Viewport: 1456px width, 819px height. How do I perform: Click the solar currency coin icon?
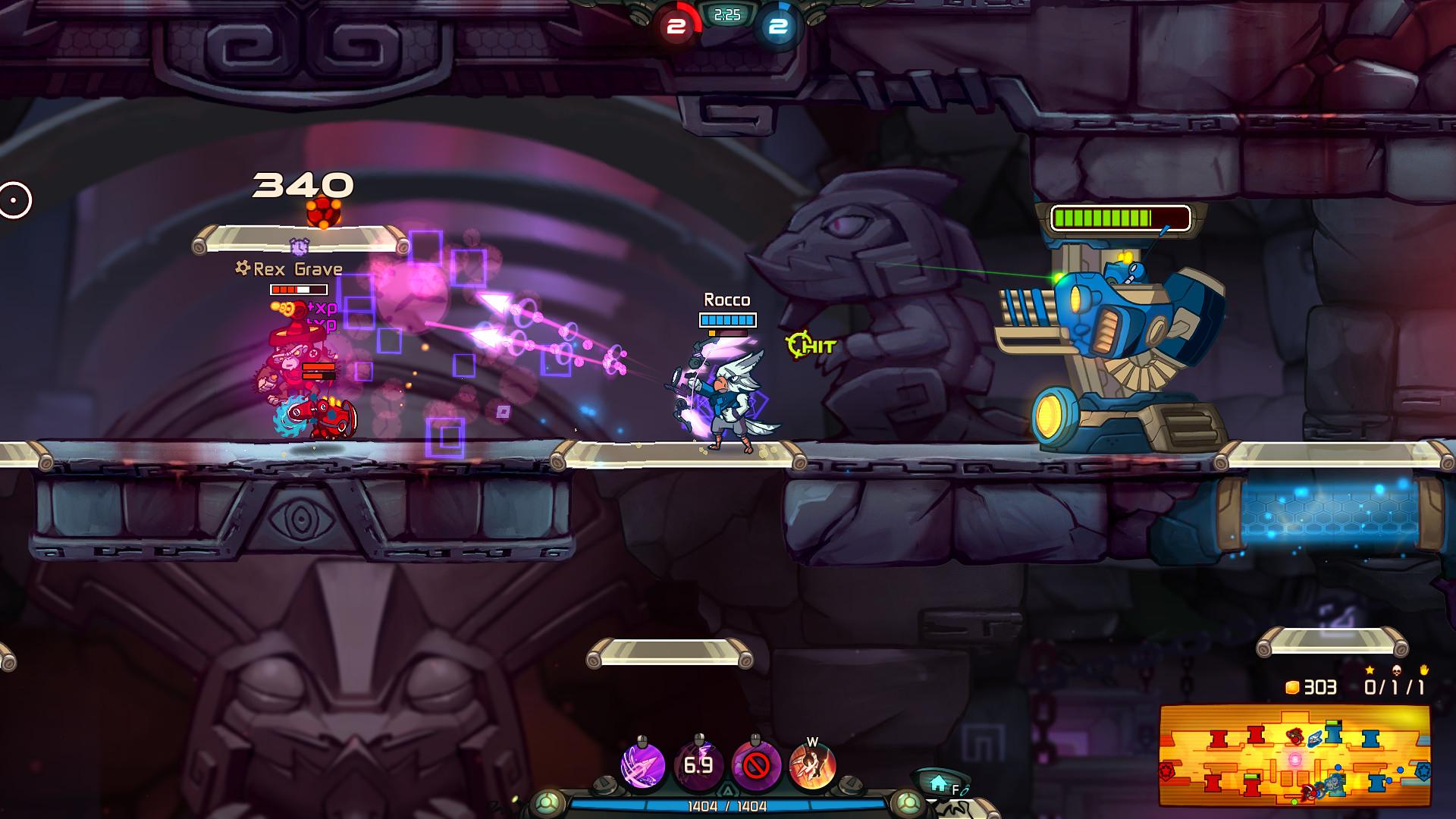(x=1291, y=688)
